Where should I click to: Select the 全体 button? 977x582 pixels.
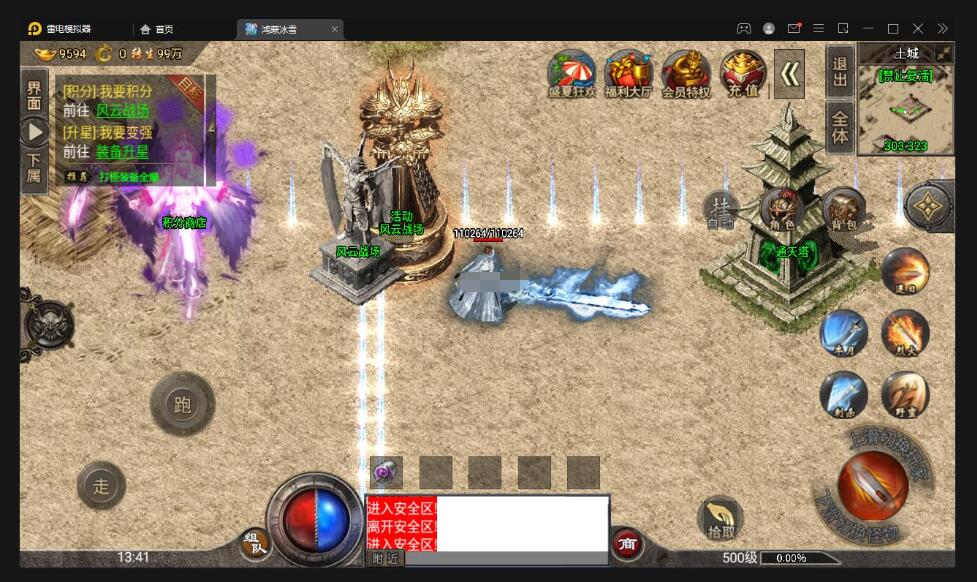pos(841,126)
